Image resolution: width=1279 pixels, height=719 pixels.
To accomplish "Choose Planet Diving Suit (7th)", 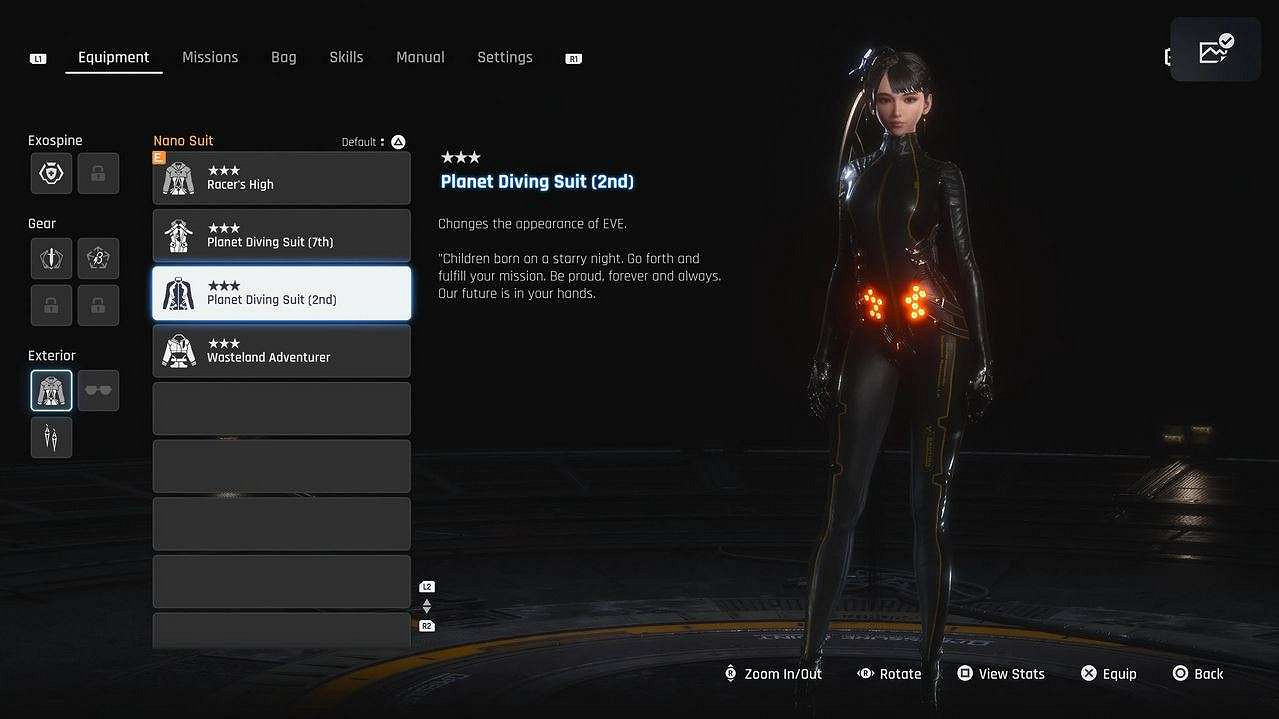I will 281,236.
